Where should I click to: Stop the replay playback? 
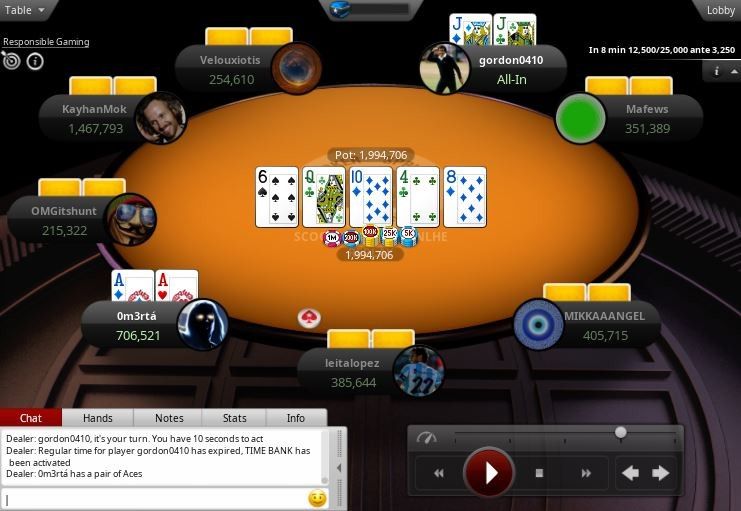tap(540, 473)
